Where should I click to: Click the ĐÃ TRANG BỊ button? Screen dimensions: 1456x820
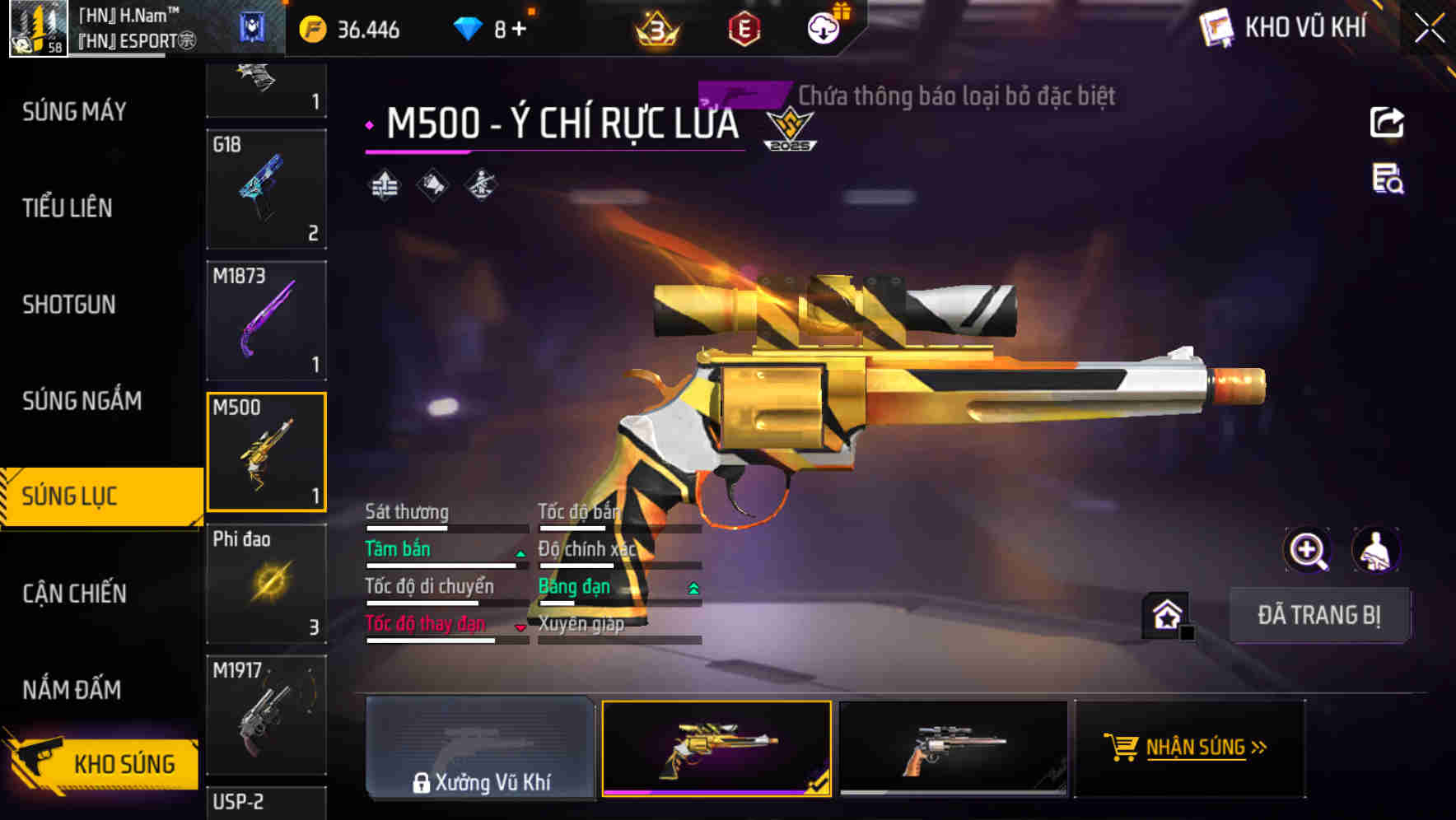[x=1319, y=615]
